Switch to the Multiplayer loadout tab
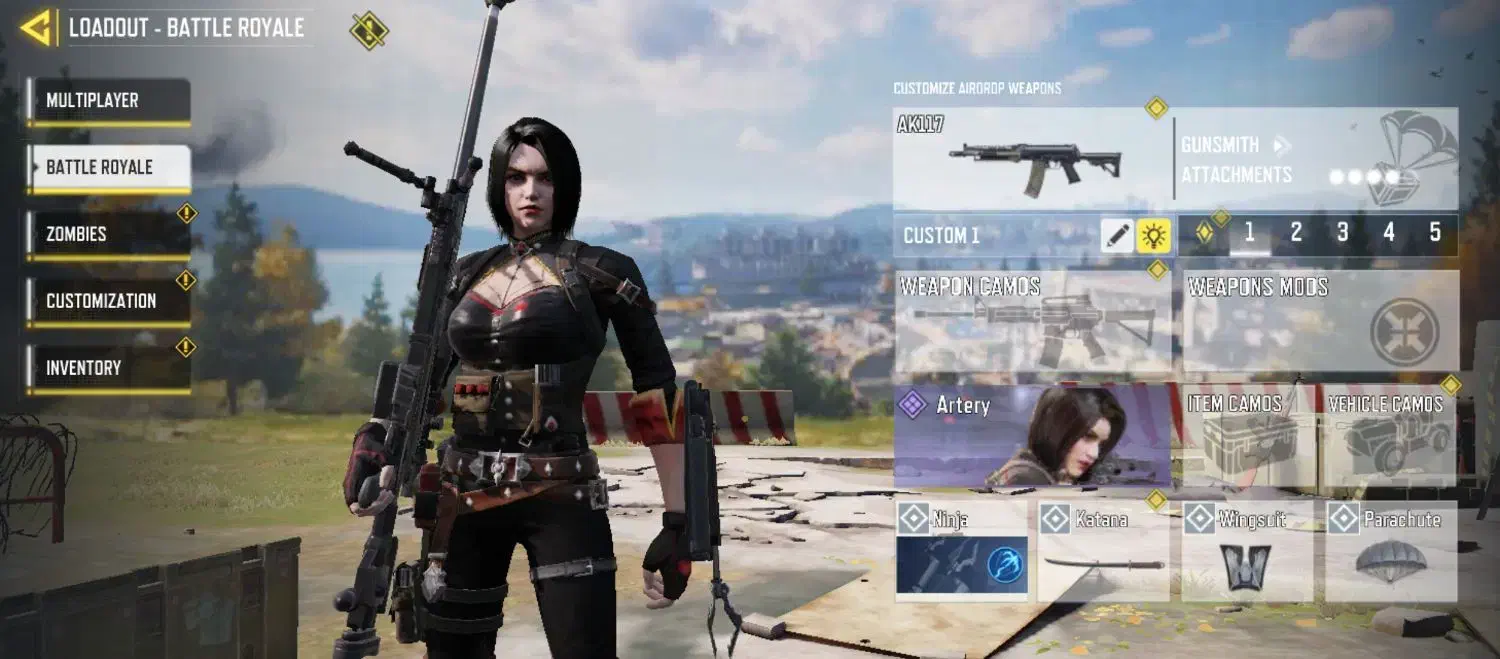 pyautogui.click(x=108, y=101)
